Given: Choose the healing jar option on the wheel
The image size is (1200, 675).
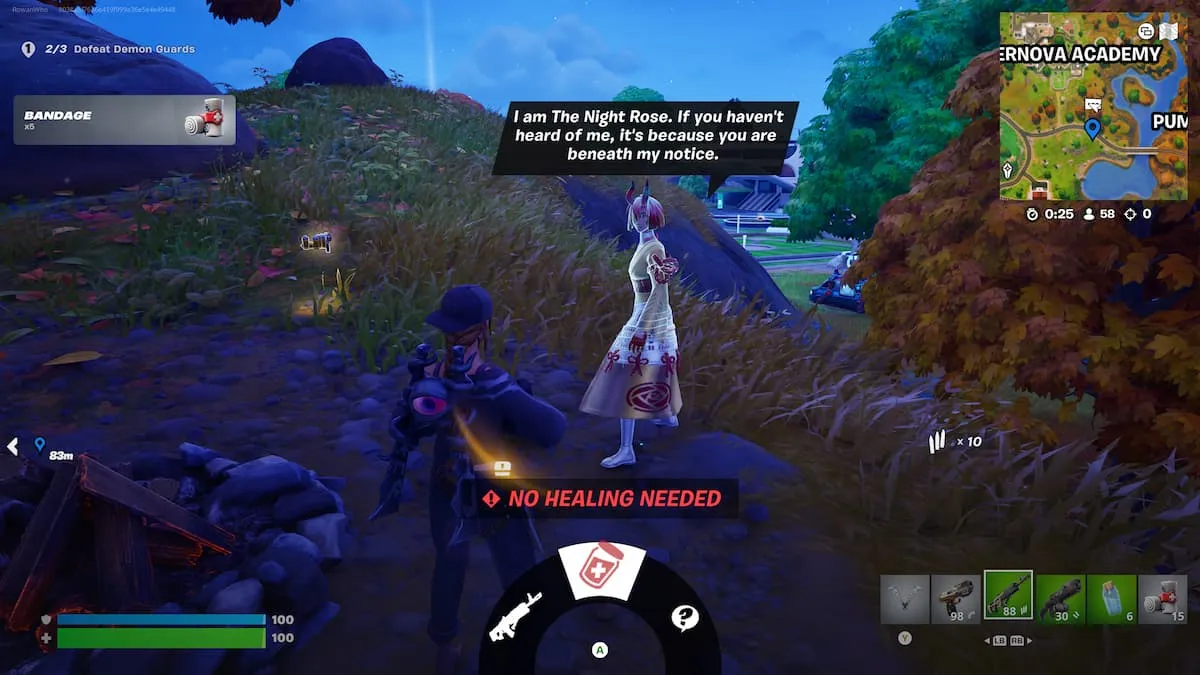Looking at the screenshot, I should [x=599, y=573].
